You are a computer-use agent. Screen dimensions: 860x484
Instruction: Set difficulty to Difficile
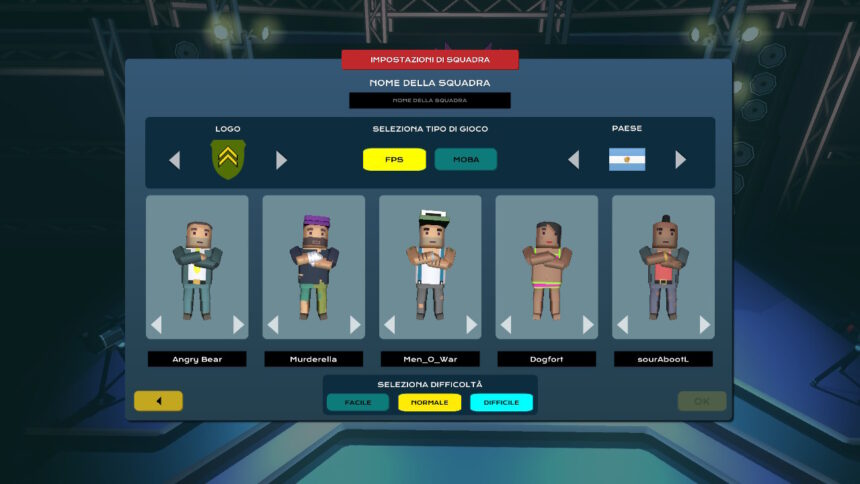[x=501, y=402]
